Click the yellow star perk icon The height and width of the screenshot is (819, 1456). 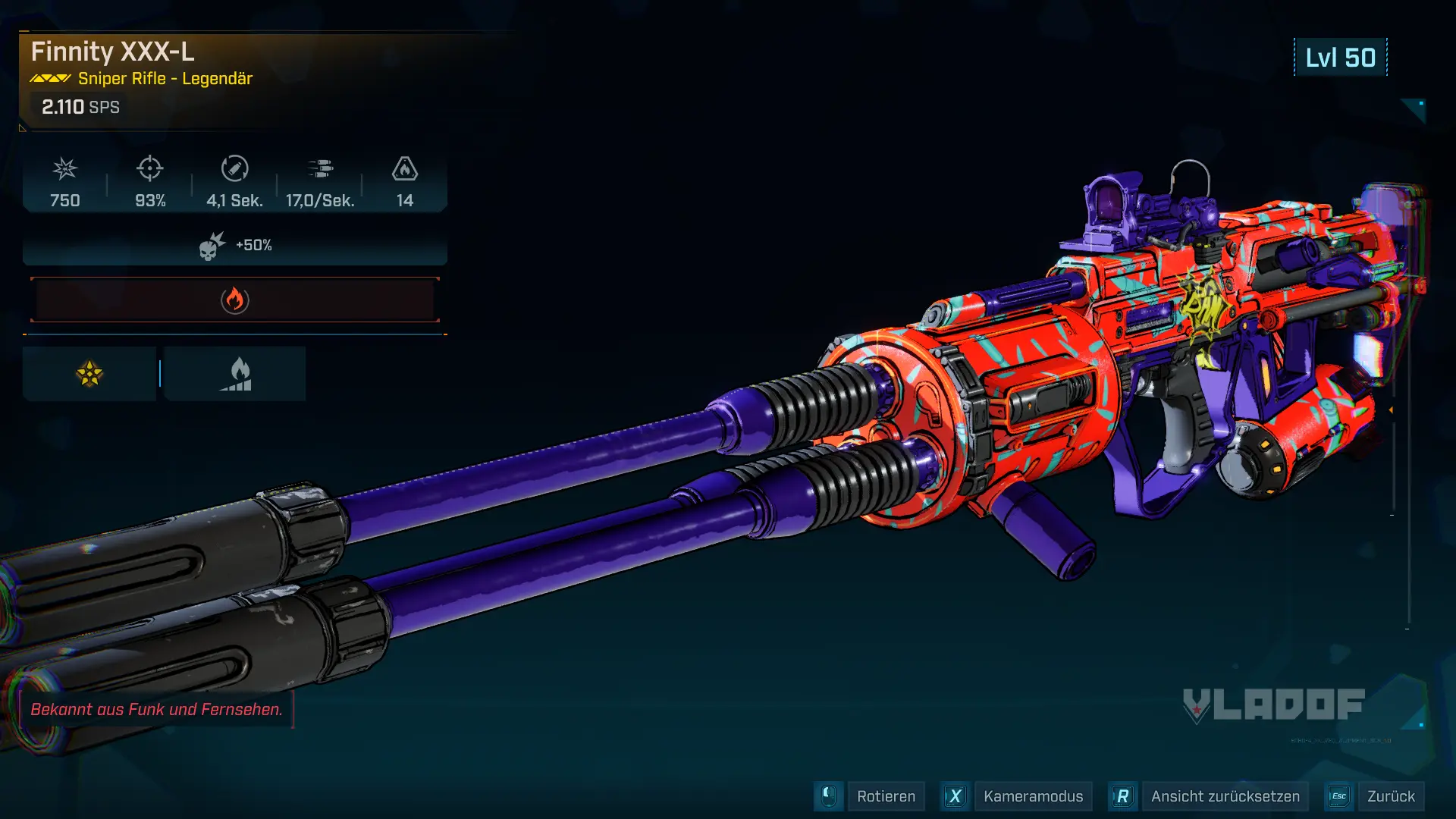89,374
